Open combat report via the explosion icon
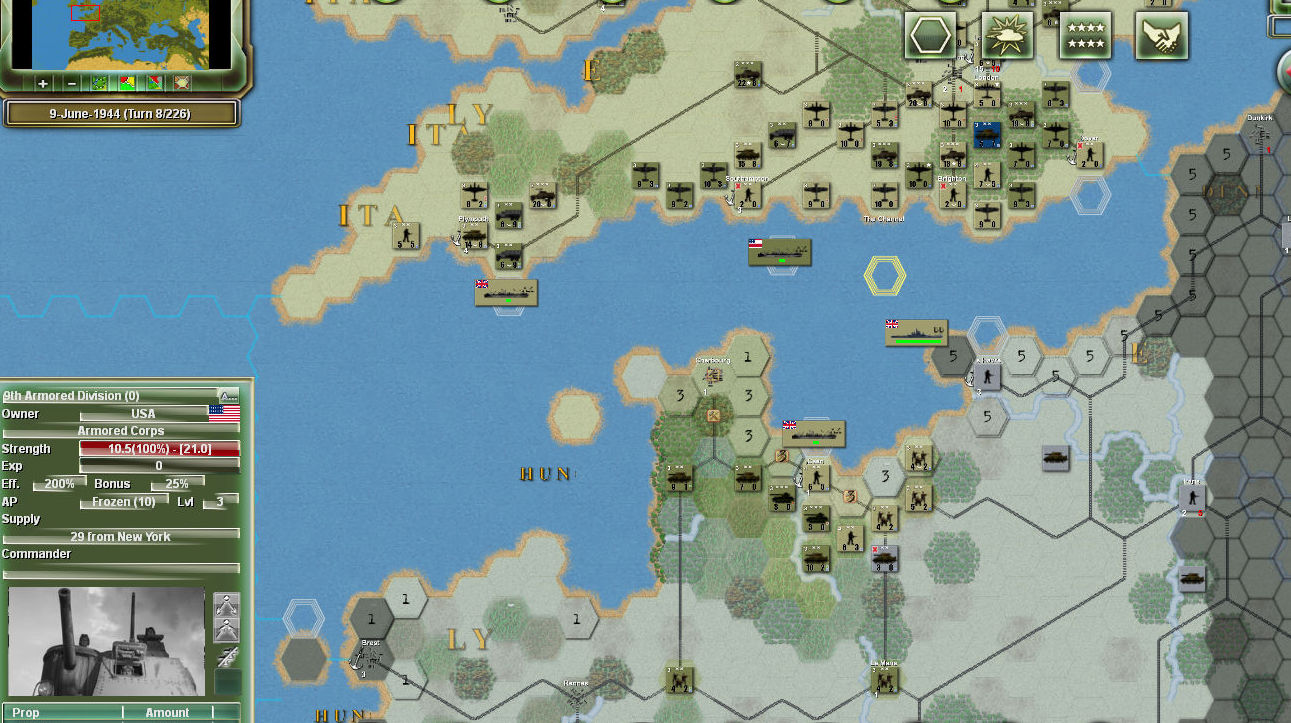This screenshot has height=723, width=1291. [1008, 34]
